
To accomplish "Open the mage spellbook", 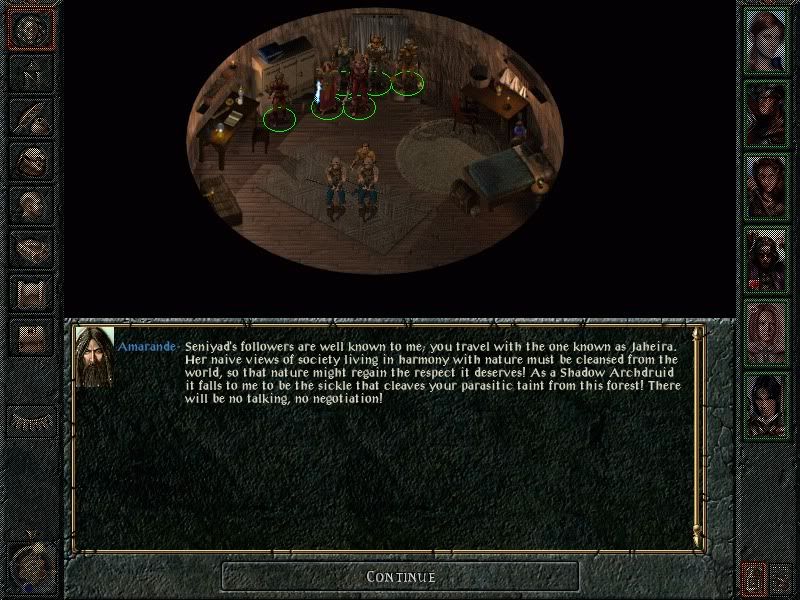I will click(31, 249).
